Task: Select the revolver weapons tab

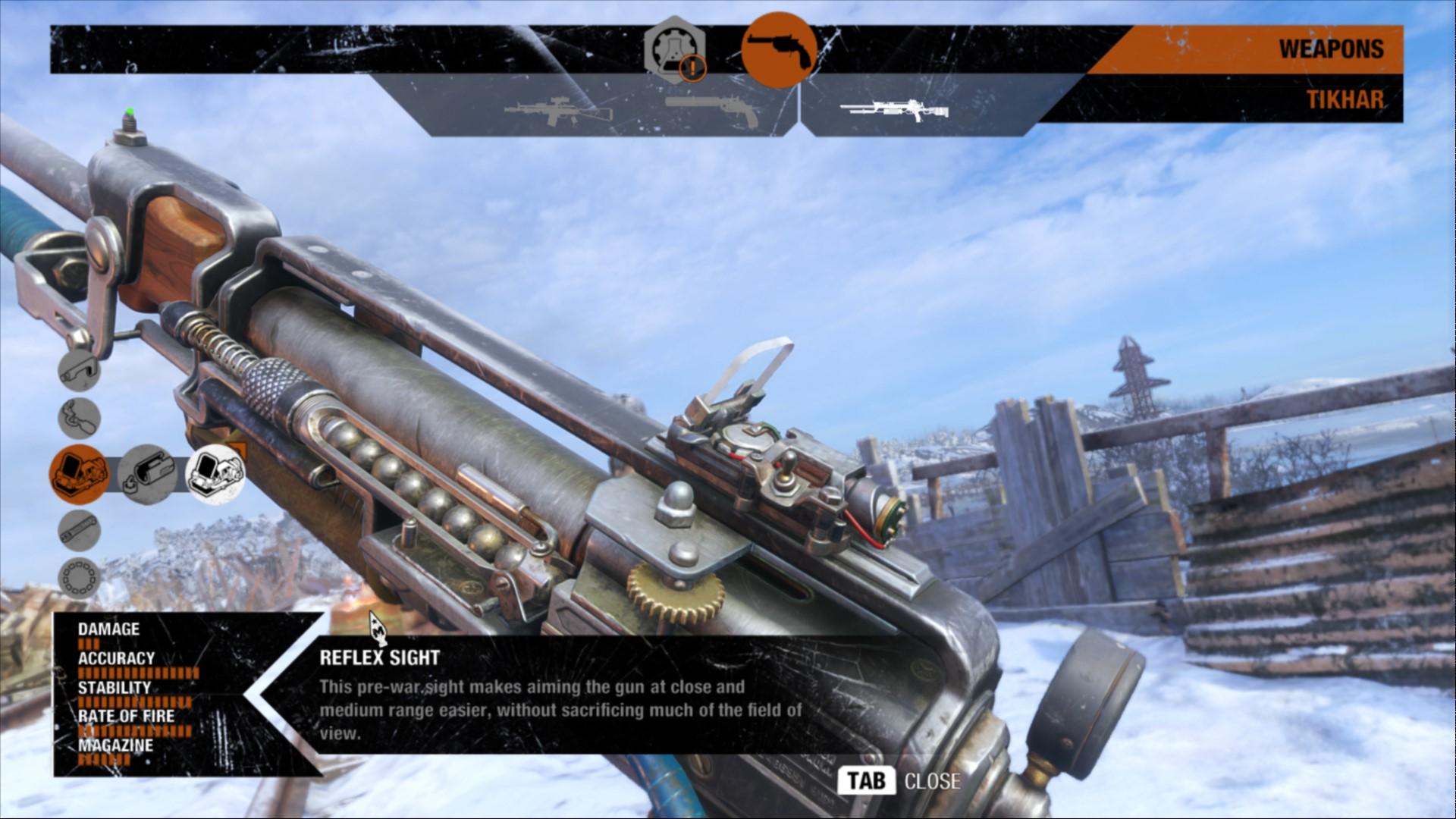Action: point(779,49)
